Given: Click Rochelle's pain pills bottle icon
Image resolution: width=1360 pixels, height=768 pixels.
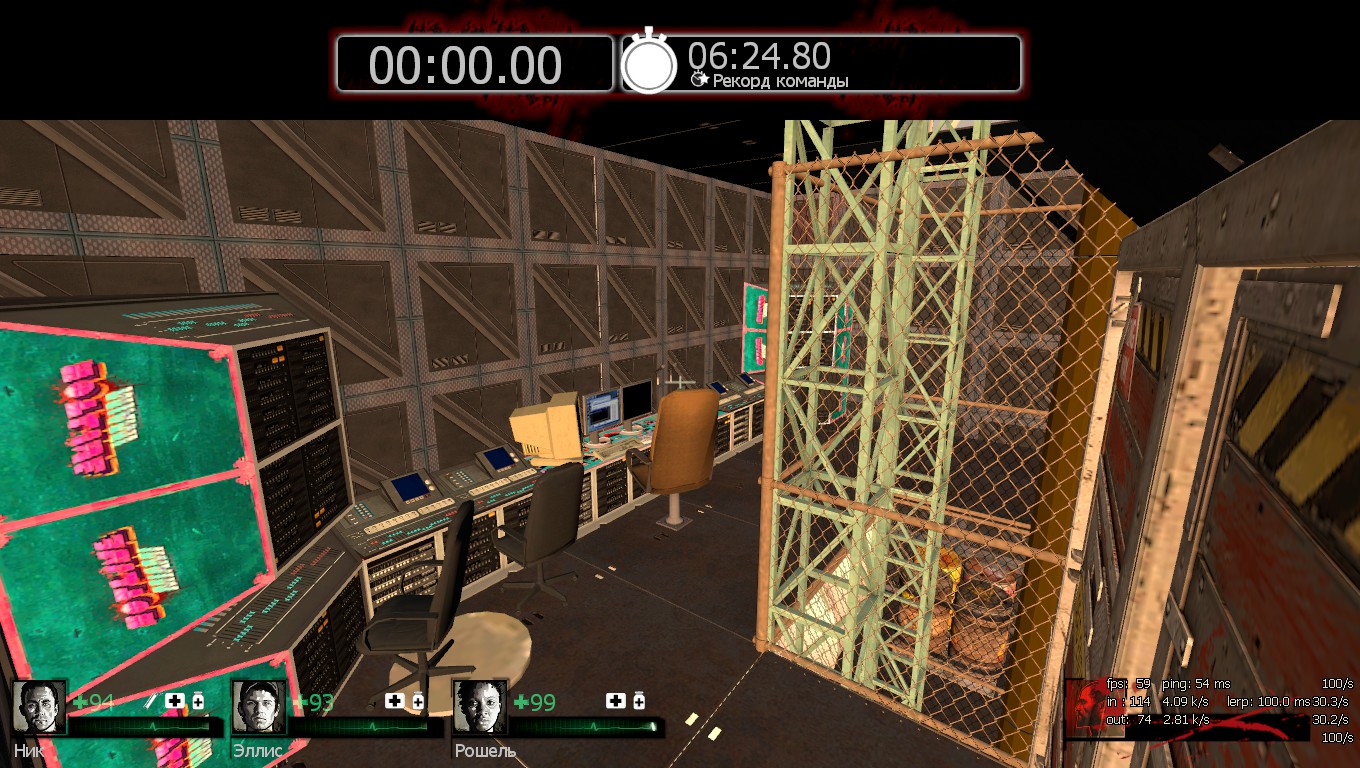Looking at the screenshot, I should click(x=639, y=701).
